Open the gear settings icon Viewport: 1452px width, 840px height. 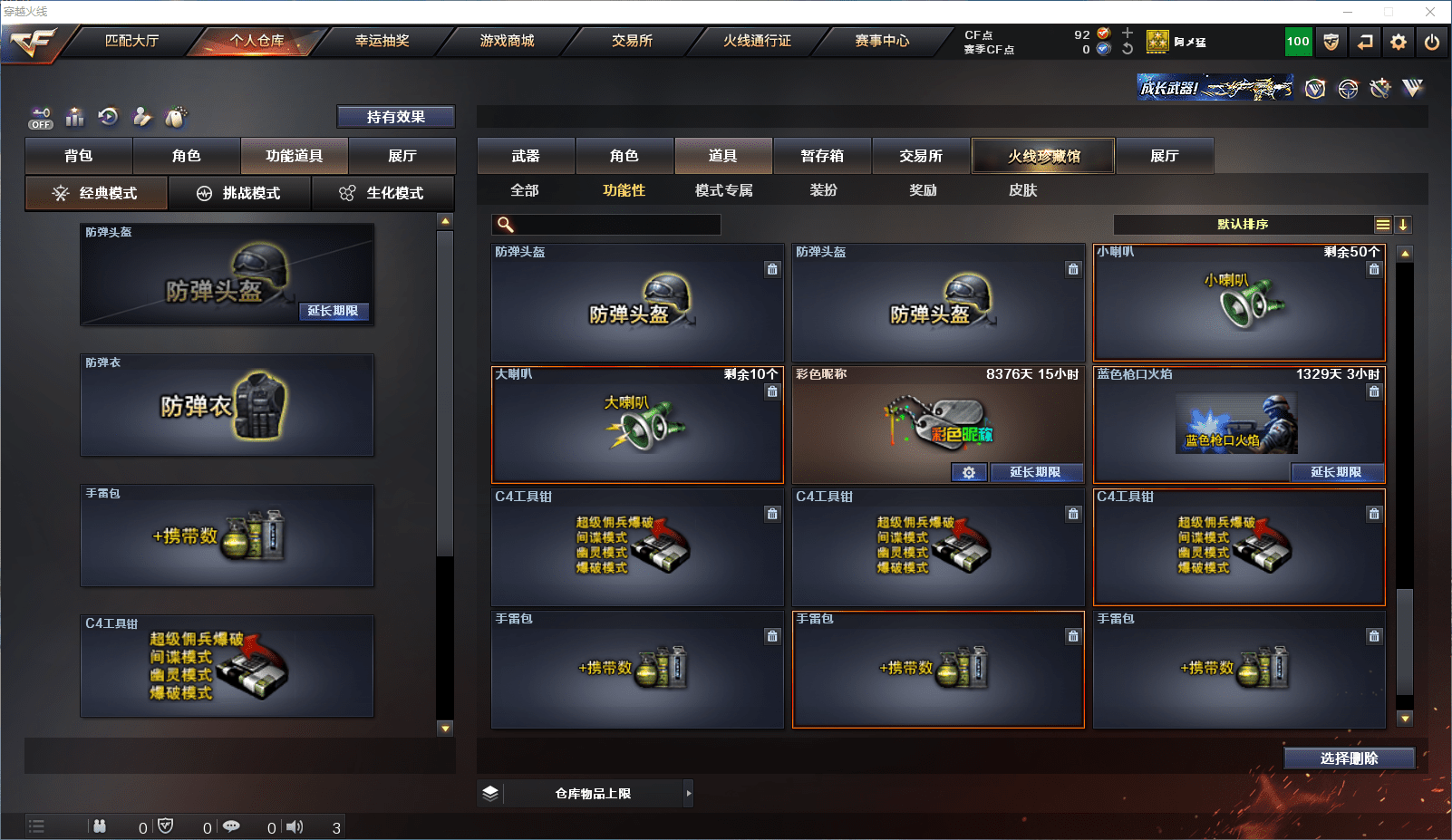click(x=1399, y=42)
